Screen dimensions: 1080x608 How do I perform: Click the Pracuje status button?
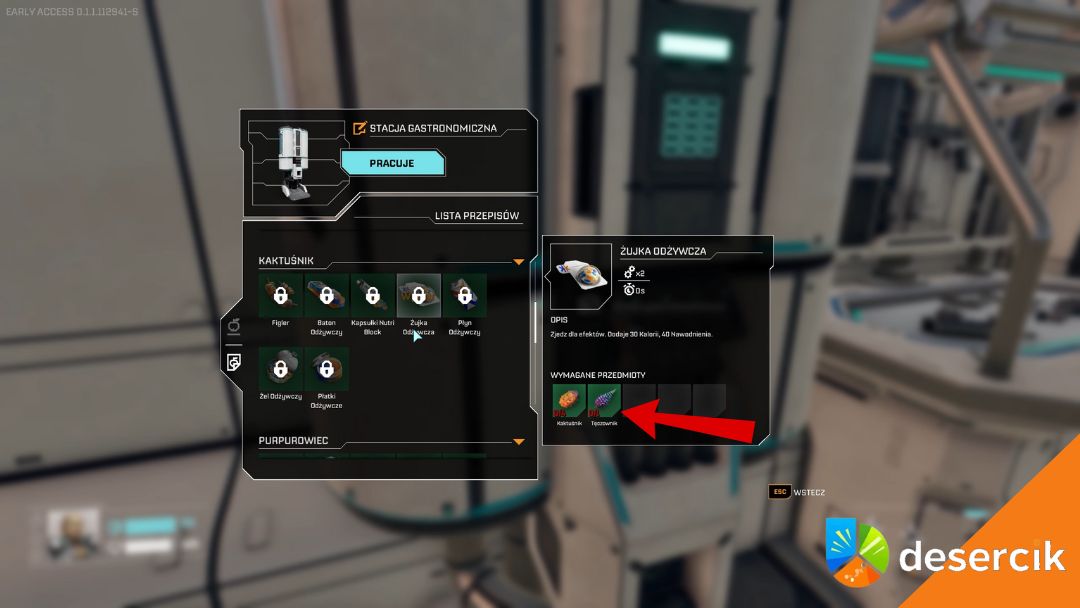tap(392, 163)
